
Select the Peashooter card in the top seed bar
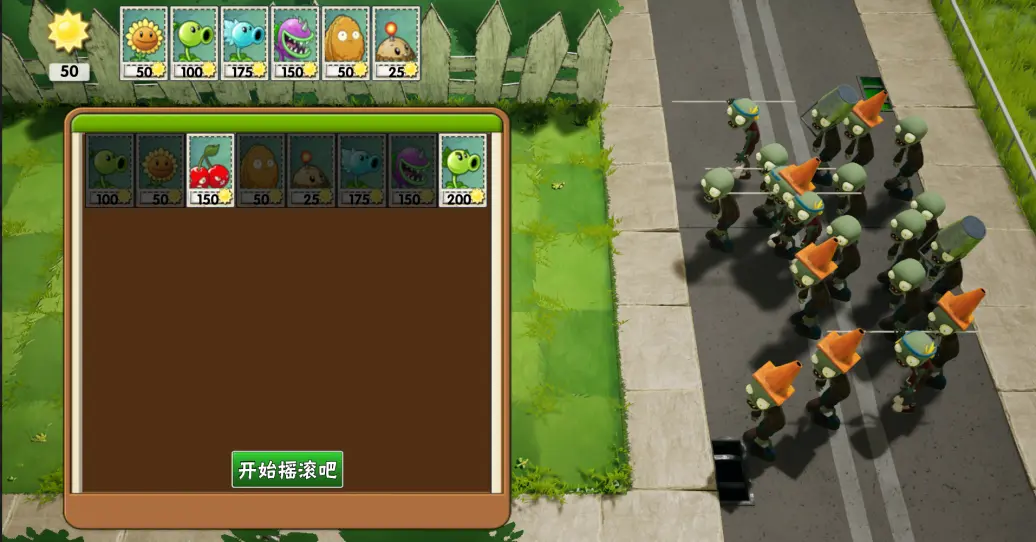195,43
